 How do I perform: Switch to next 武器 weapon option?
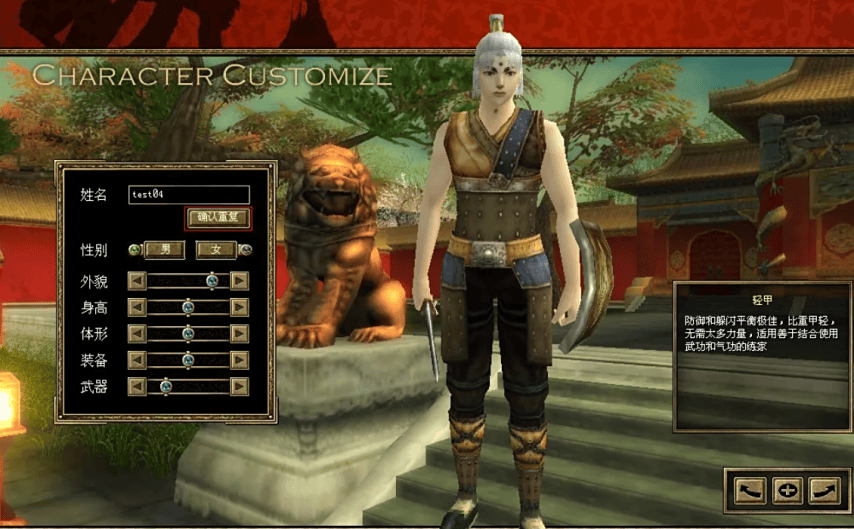(239, 386)
